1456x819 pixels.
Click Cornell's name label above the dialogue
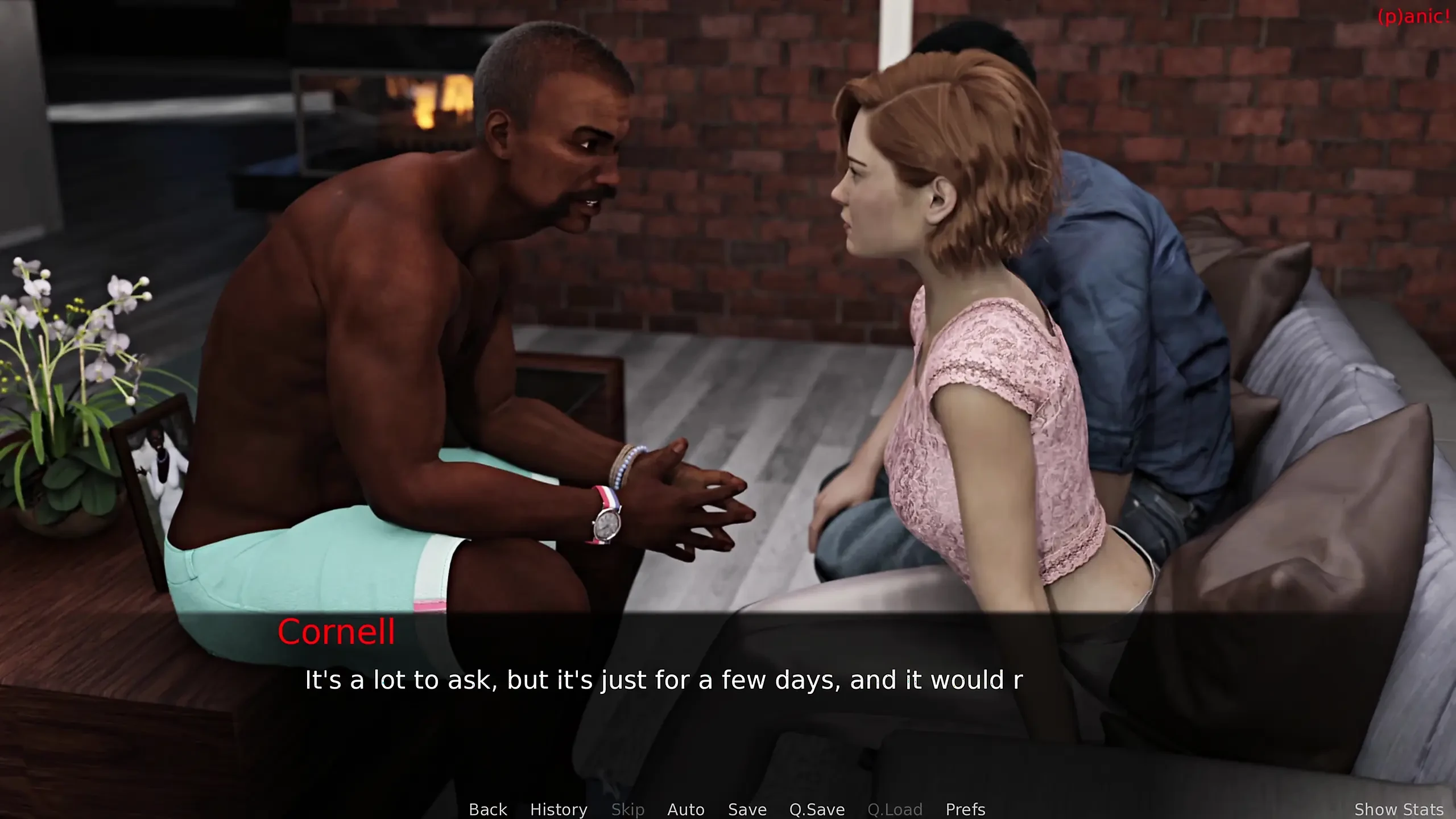click(x=337, y=633)
